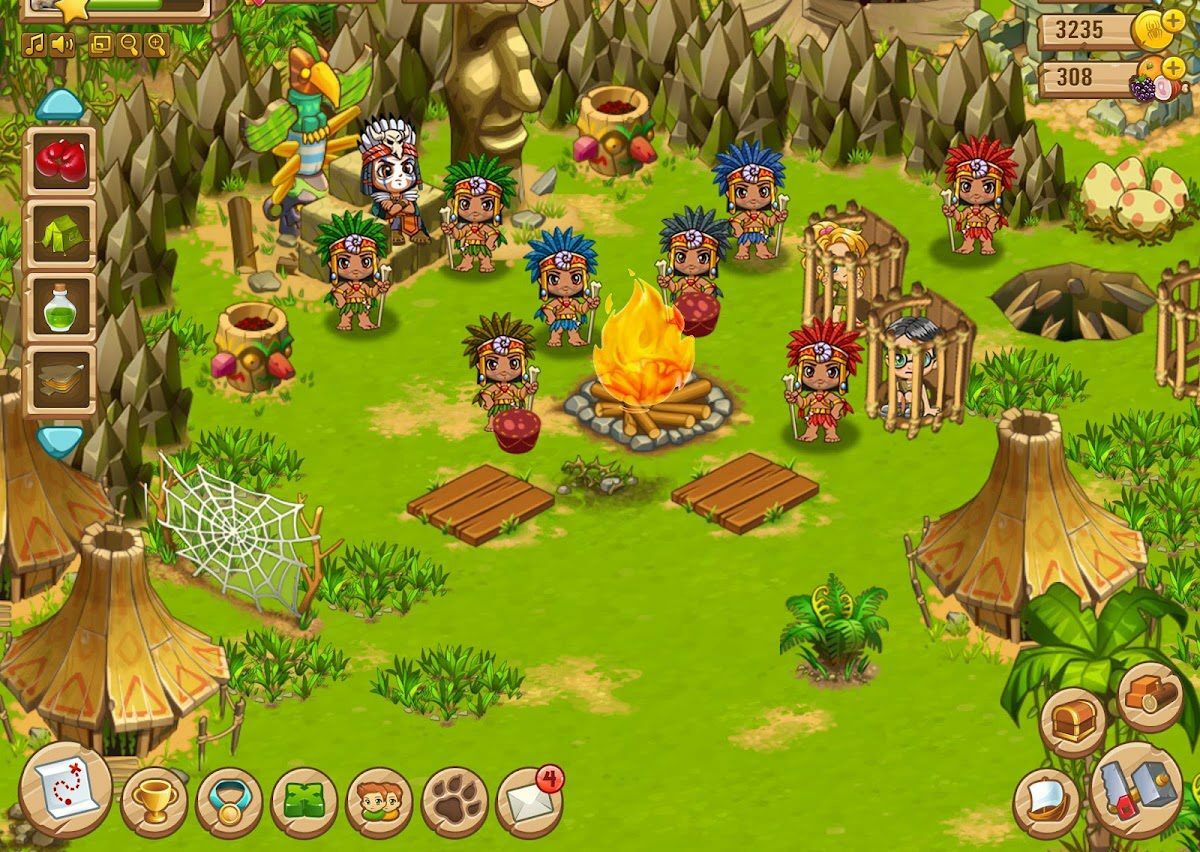Viewport: 1200px width, 852px height.
Task: Open the mail envelope with 4 notifications
Action: (x=528, y=802)
